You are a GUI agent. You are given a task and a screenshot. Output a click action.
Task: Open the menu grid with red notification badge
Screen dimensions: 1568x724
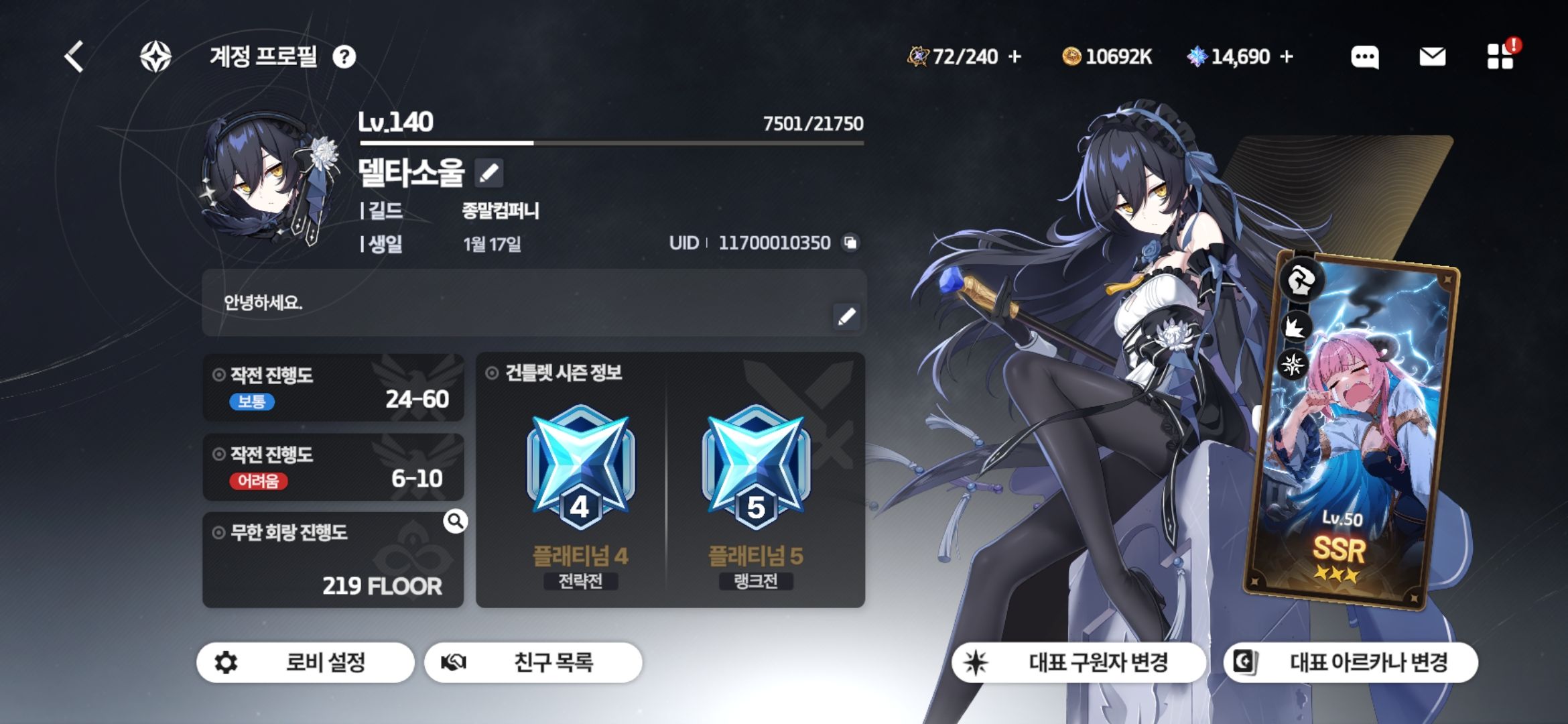(x=1501, y=58)
